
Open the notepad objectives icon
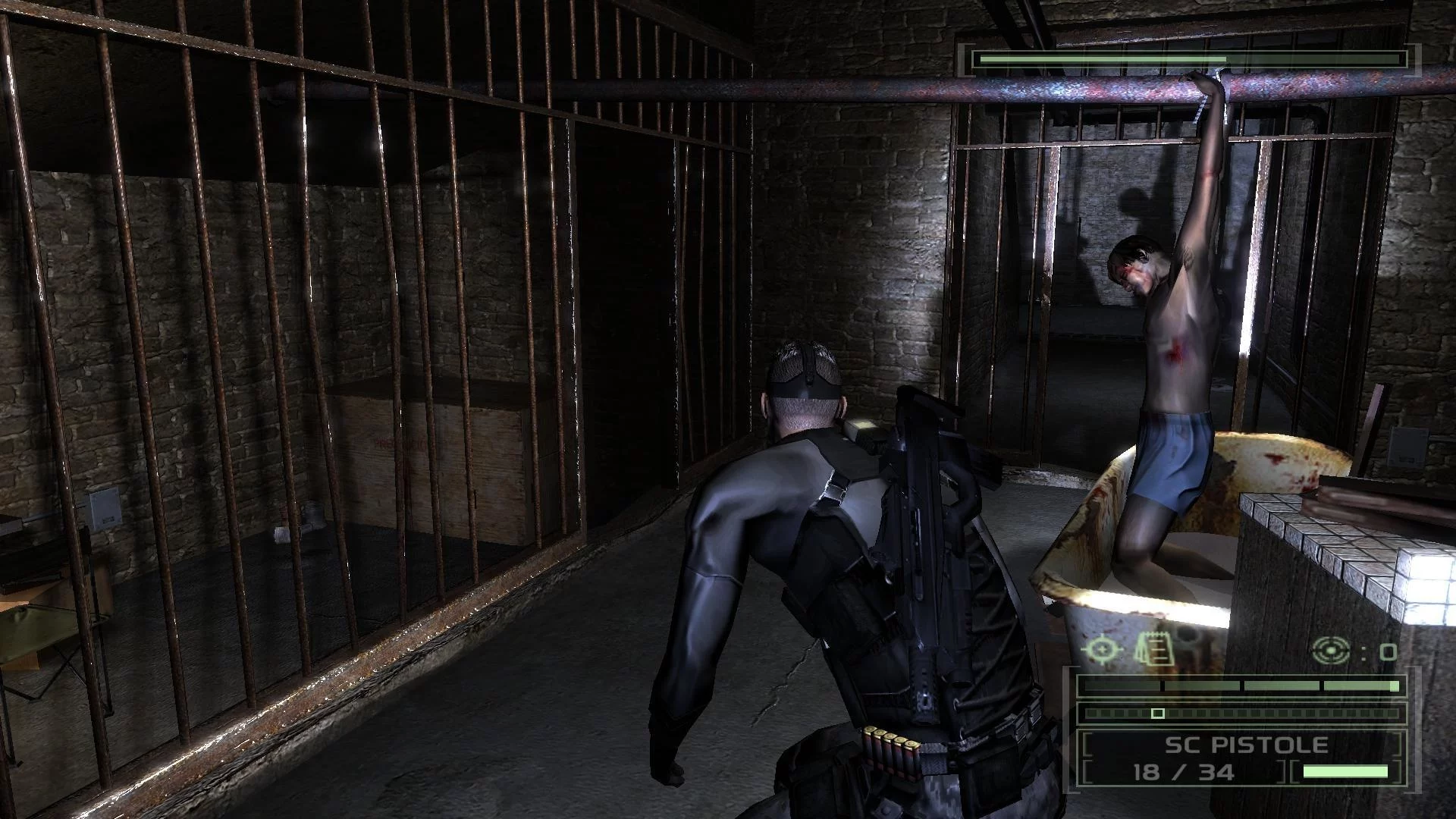point(1154,648)
